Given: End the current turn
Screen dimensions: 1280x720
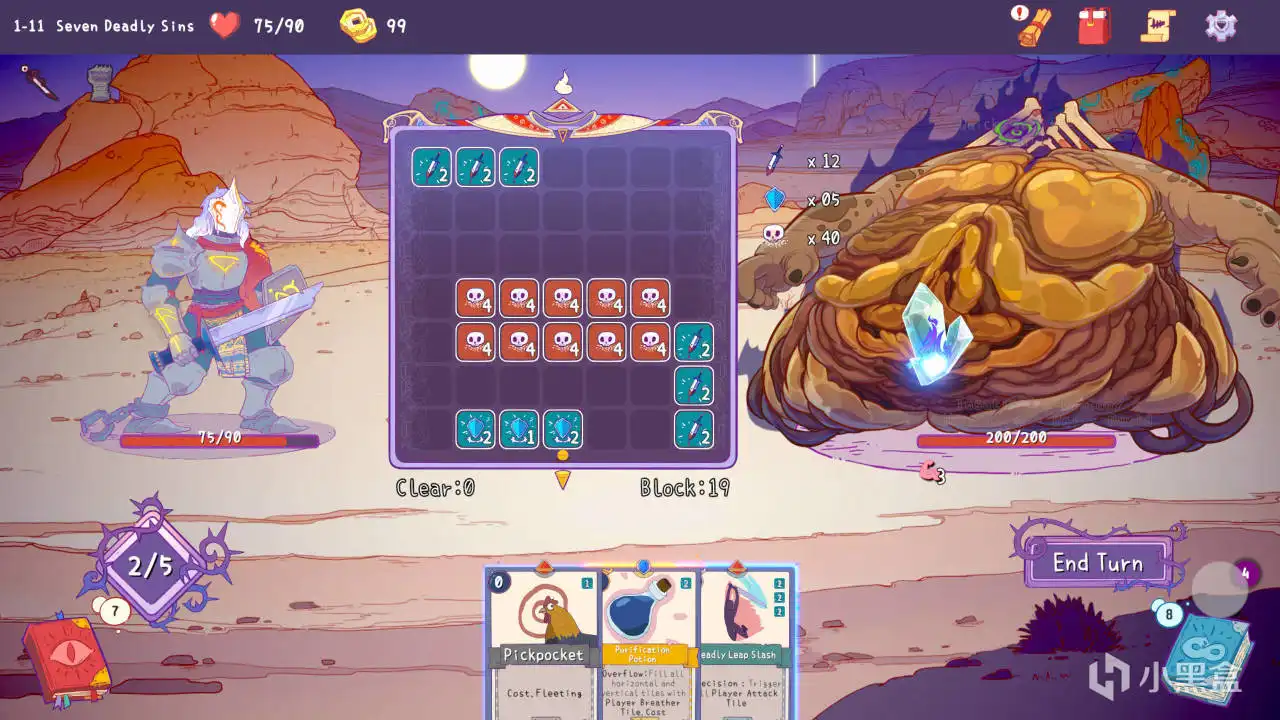Looking at the screenshot, I should click(1097, 563).
